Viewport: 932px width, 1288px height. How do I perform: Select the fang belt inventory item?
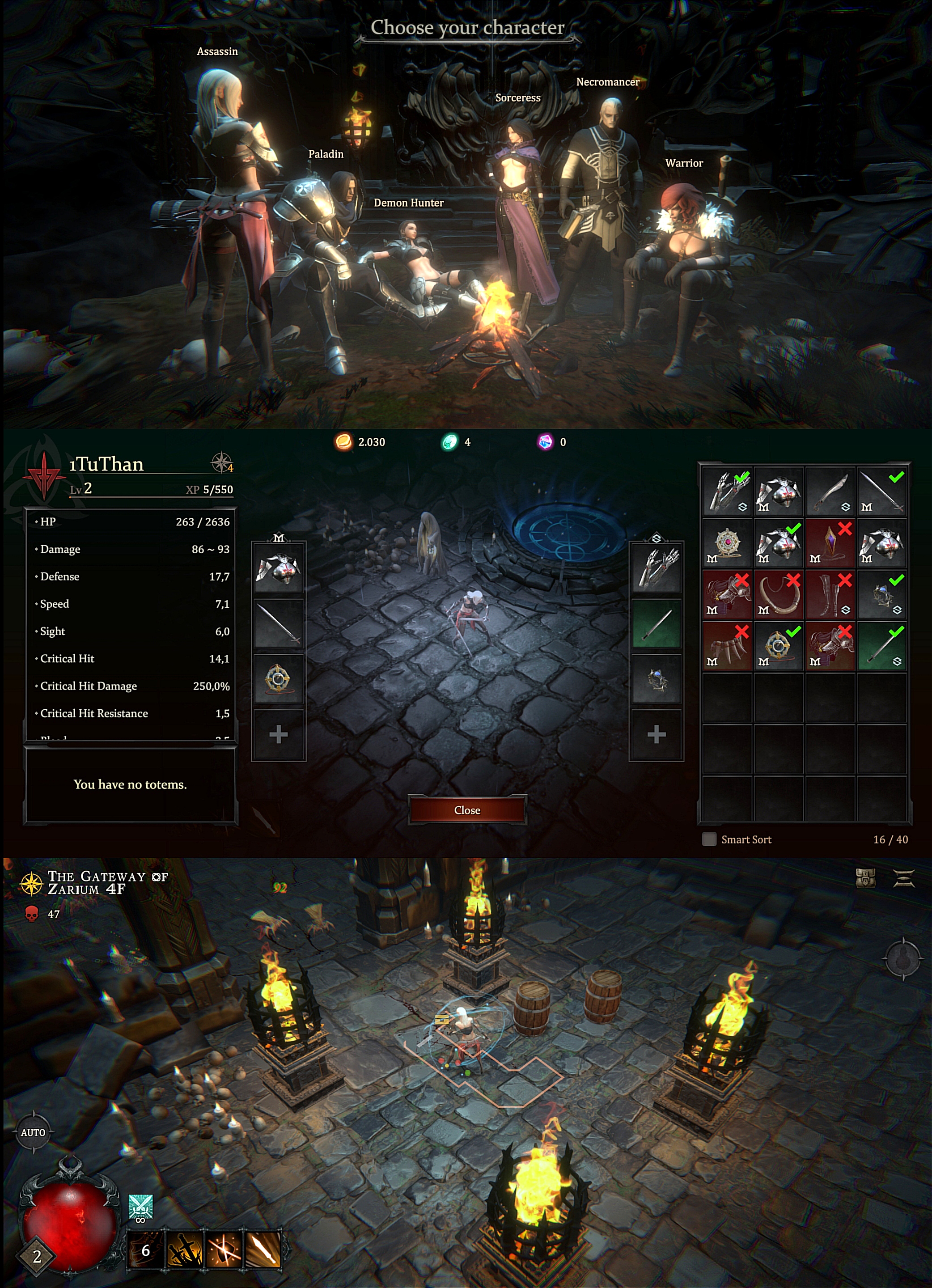(727, 647)
